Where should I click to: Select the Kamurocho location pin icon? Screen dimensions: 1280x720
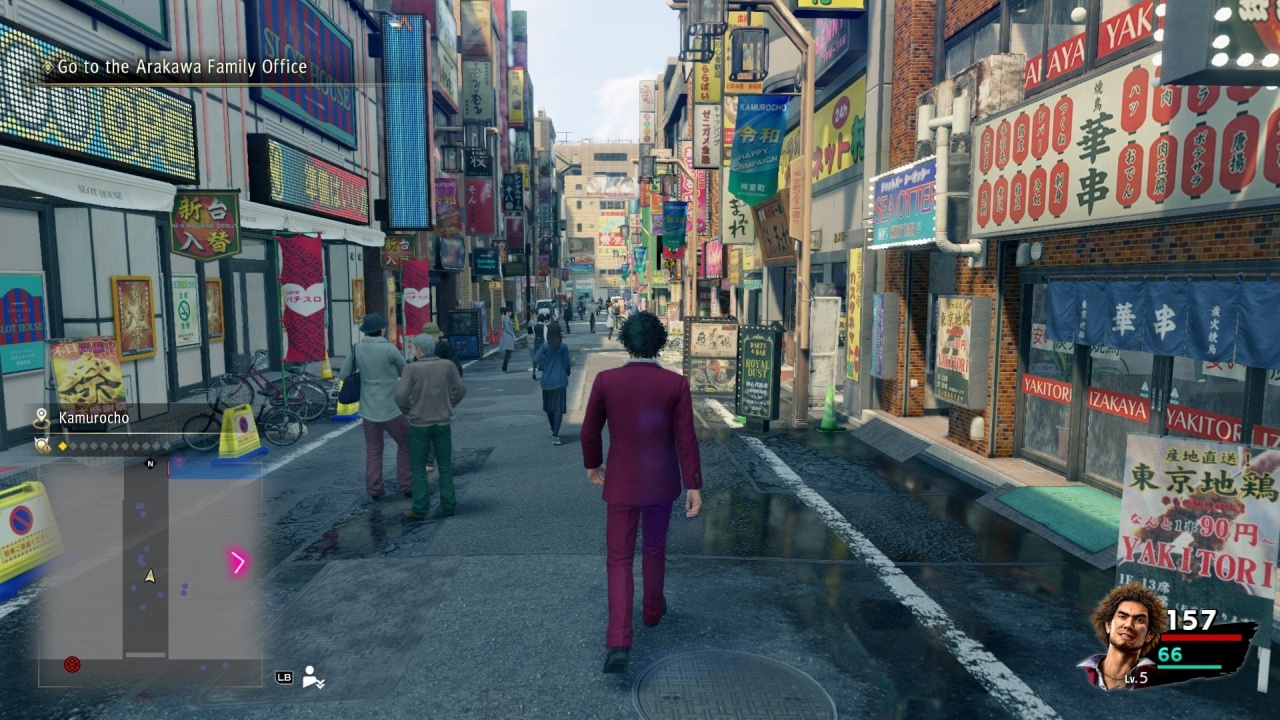click(41, 417)
